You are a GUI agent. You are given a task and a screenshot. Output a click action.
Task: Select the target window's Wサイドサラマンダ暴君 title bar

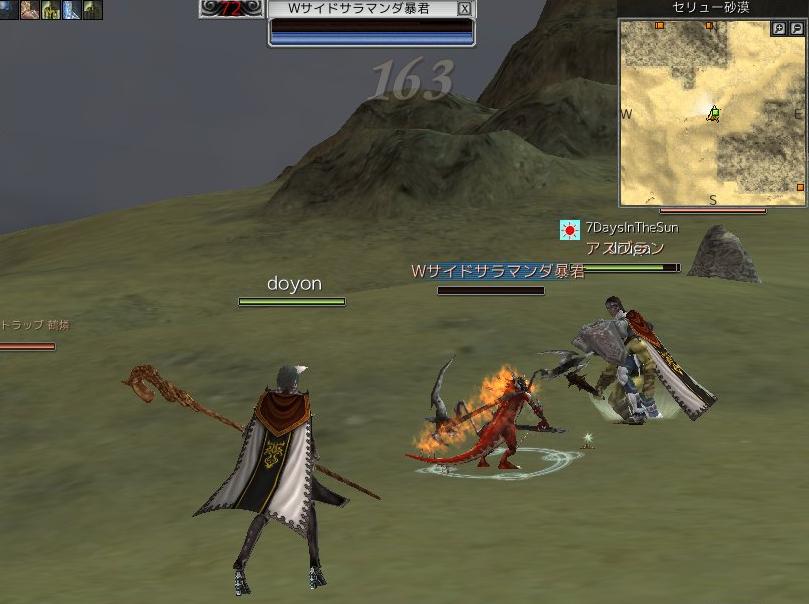click(x=361, y=8)
